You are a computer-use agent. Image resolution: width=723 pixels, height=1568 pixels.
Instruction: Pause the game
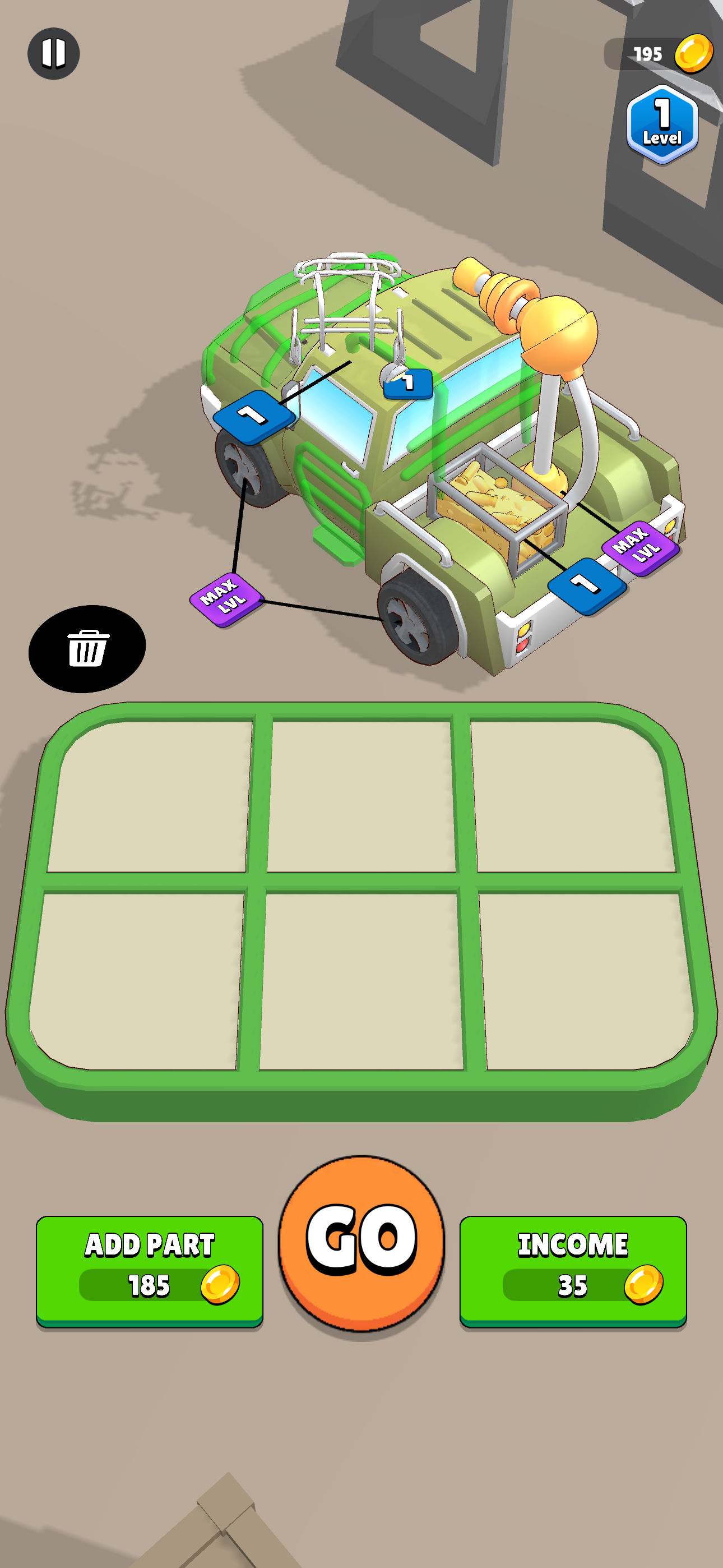point(55,53)
